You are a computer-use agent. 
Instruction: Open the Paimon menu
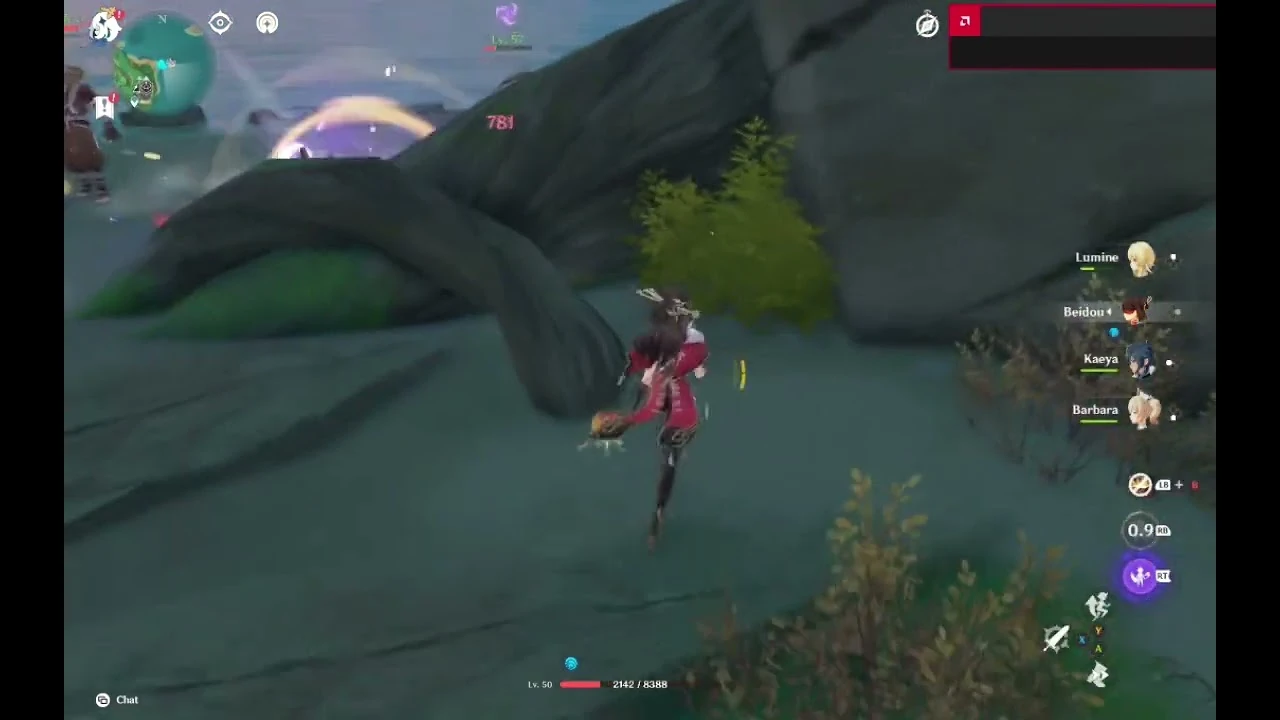tap(104, 27)
